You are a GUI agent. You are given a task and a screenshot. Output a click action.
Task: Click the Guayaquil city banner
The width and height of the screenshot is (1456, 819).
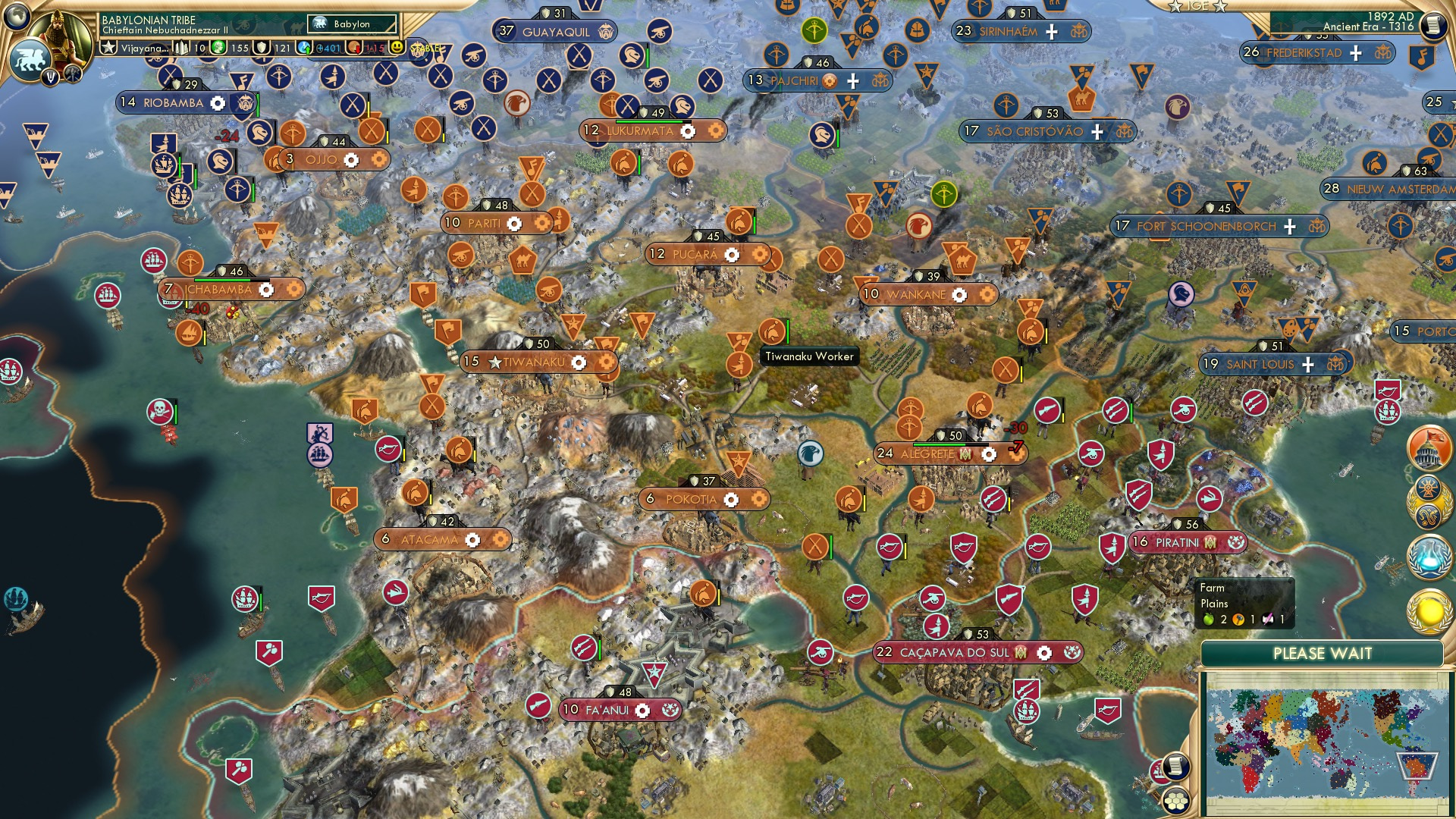coord(555,32)
